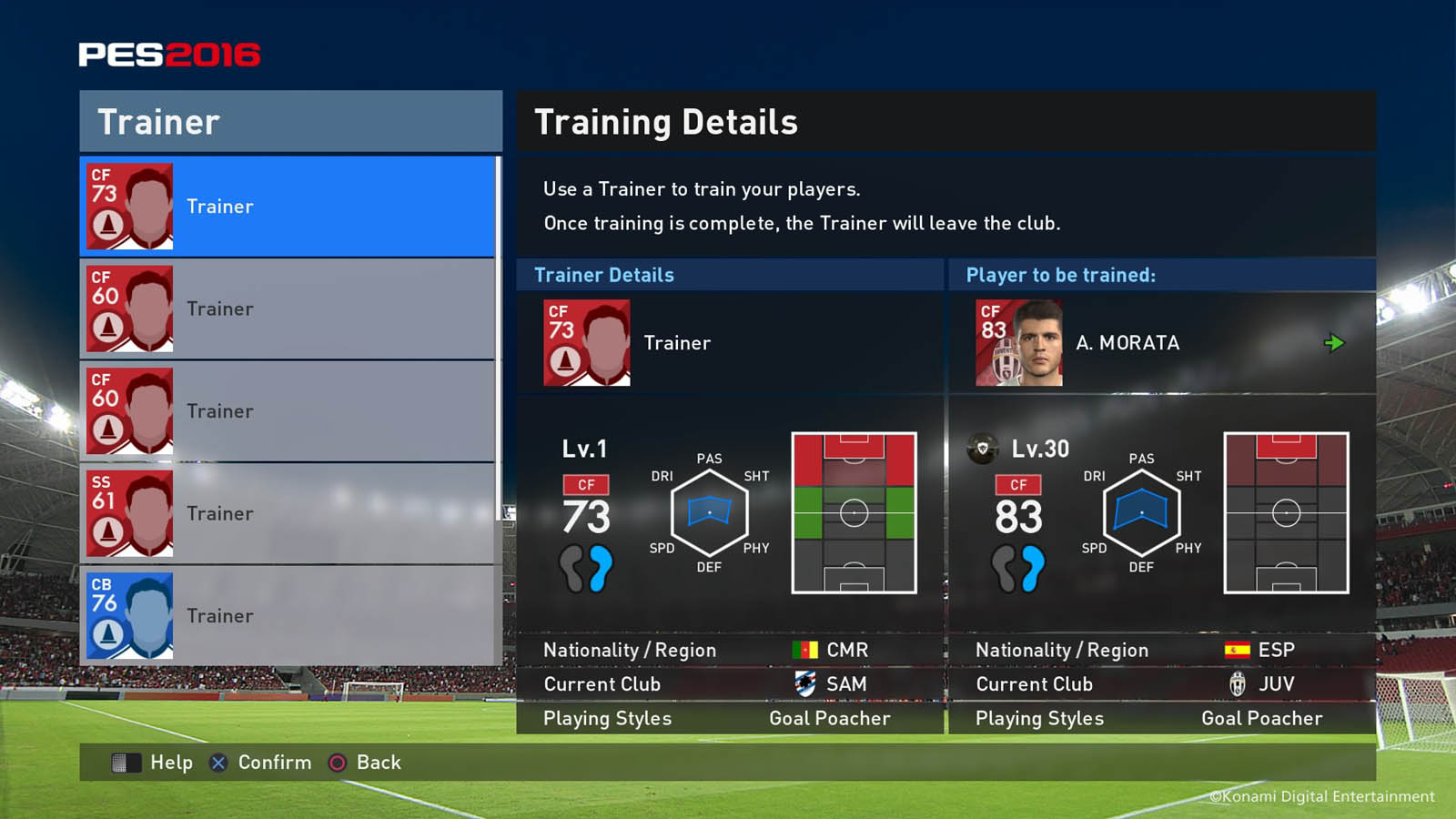
Task: Click the Spain flag beside ESP
Action: 1236,649
